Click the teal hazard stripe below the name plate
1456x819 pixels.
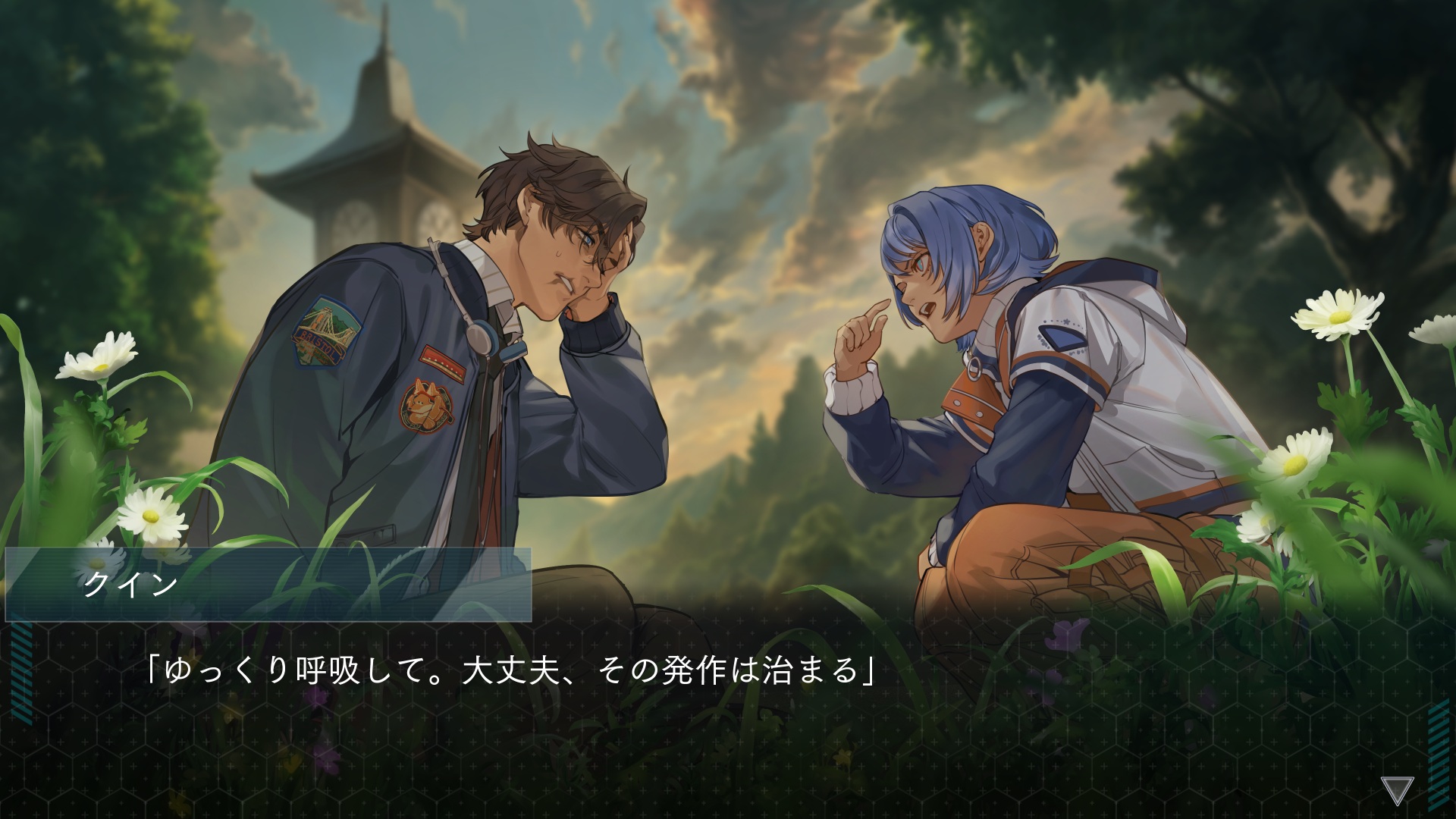20,675
